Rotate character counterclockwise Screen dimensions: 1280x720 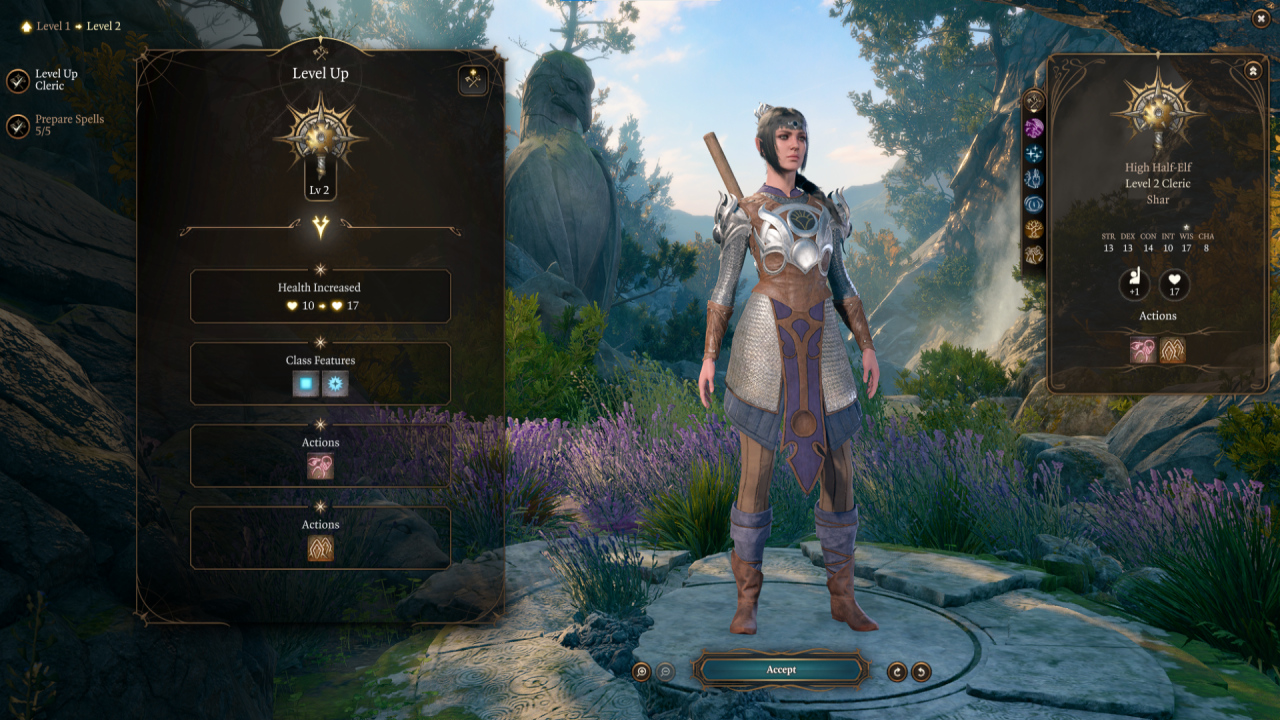click(x=921, y=672)
